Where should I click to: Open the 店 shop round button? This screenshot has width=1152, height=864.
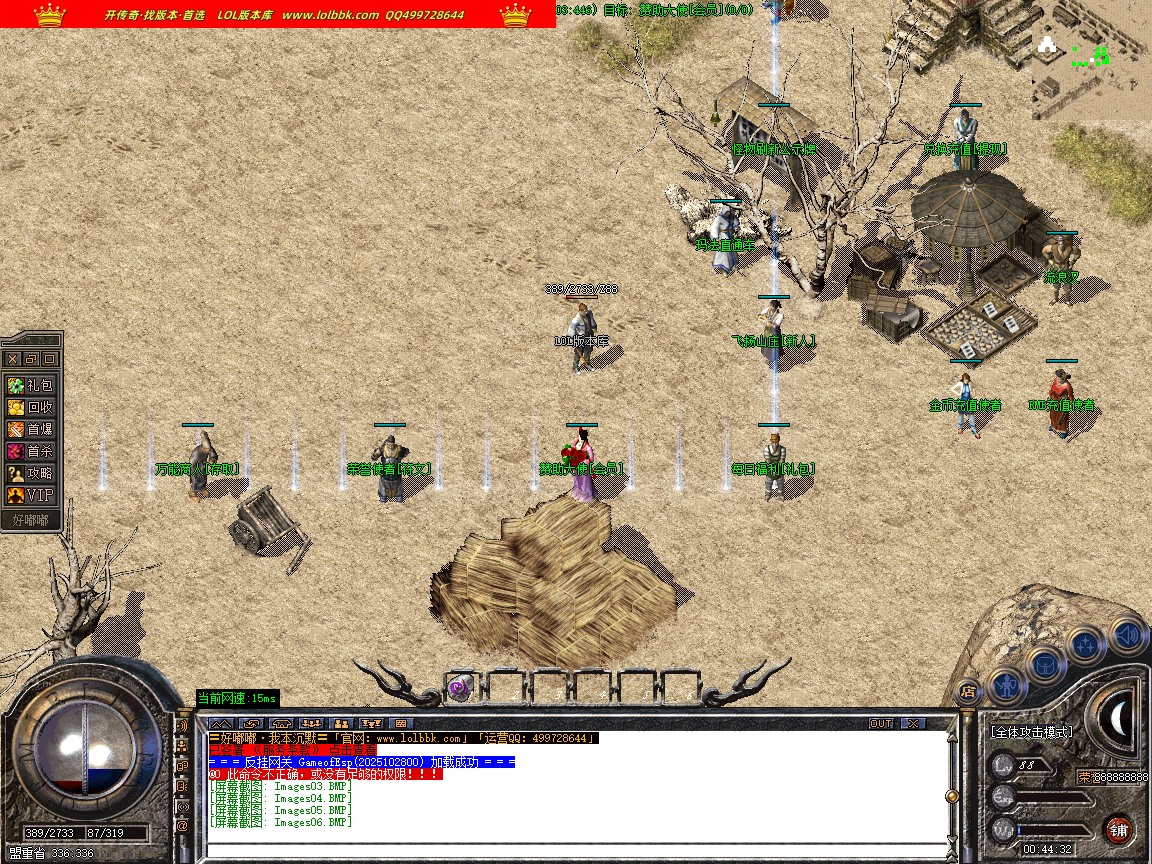click(x=967, y=691)
